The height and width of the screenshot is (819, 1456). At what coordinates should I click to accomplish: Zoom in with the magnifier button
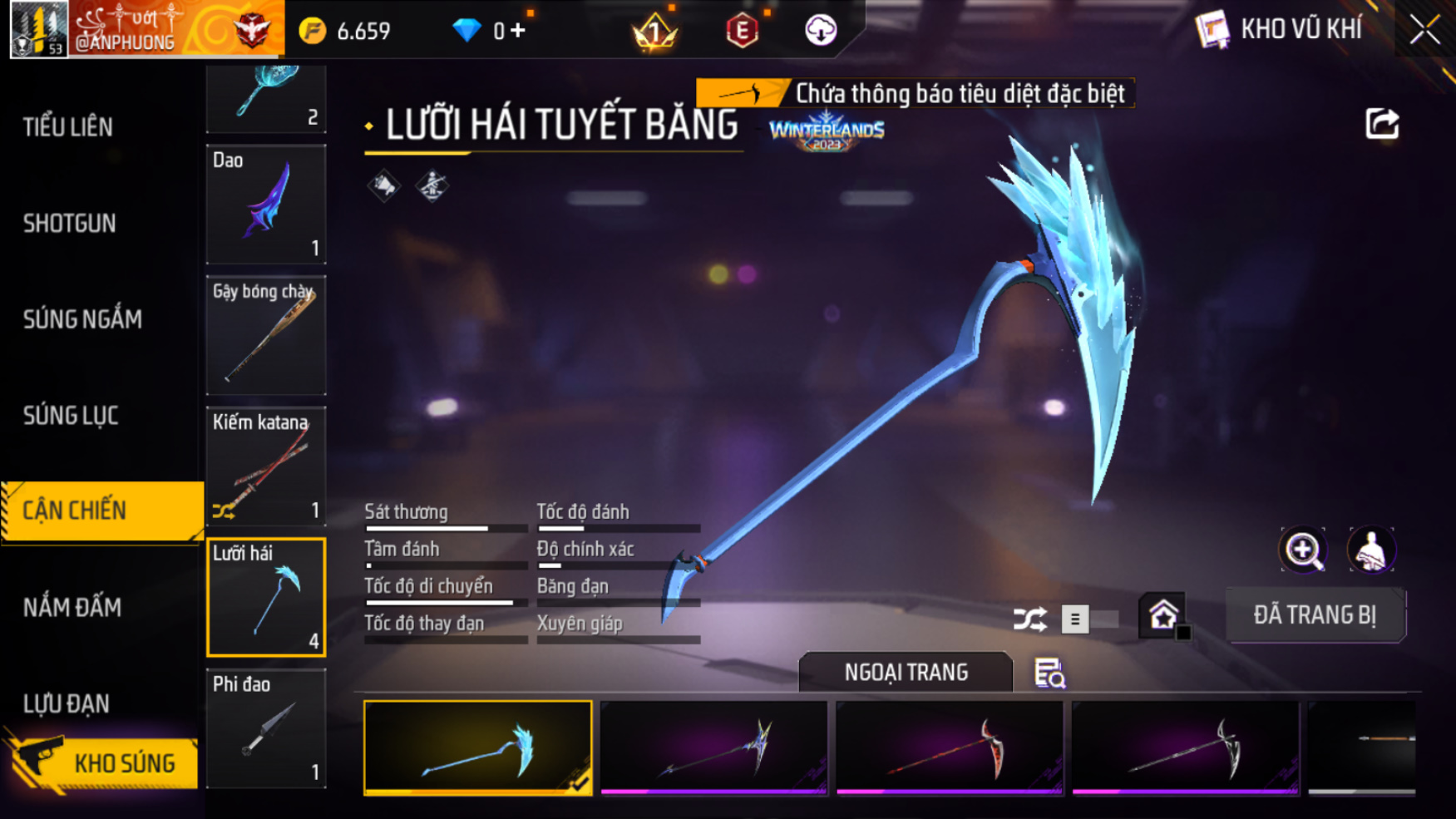[1303, 550]
